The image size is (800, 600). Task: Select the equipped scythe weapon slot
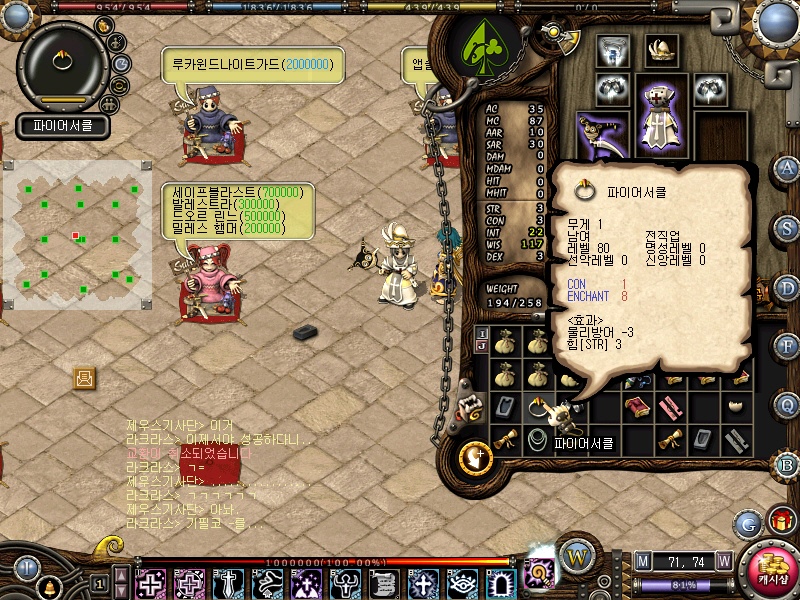(602, 136)
